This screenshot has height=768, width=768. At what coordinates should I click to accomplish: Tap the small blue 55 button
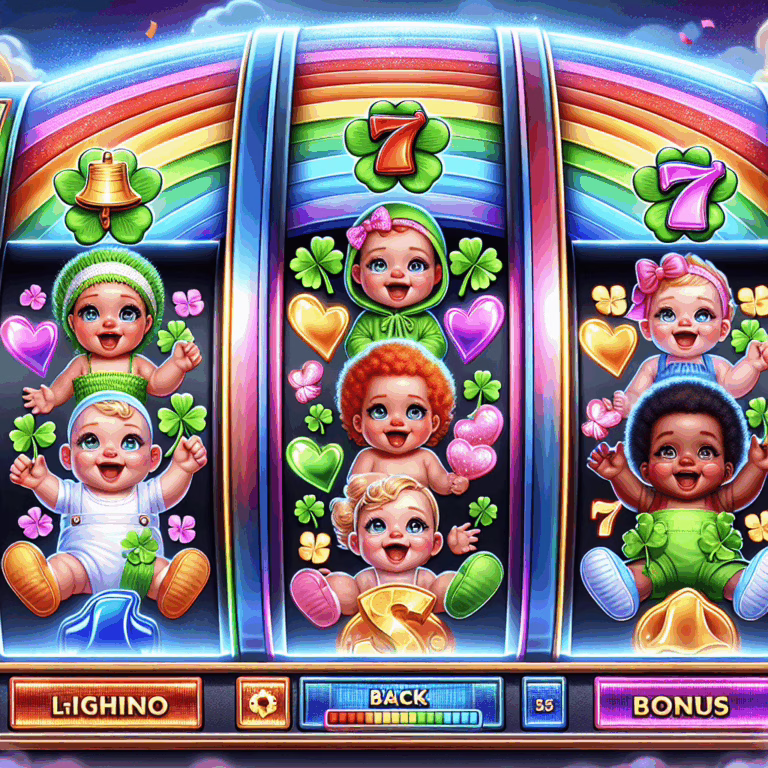pos(543,703)
